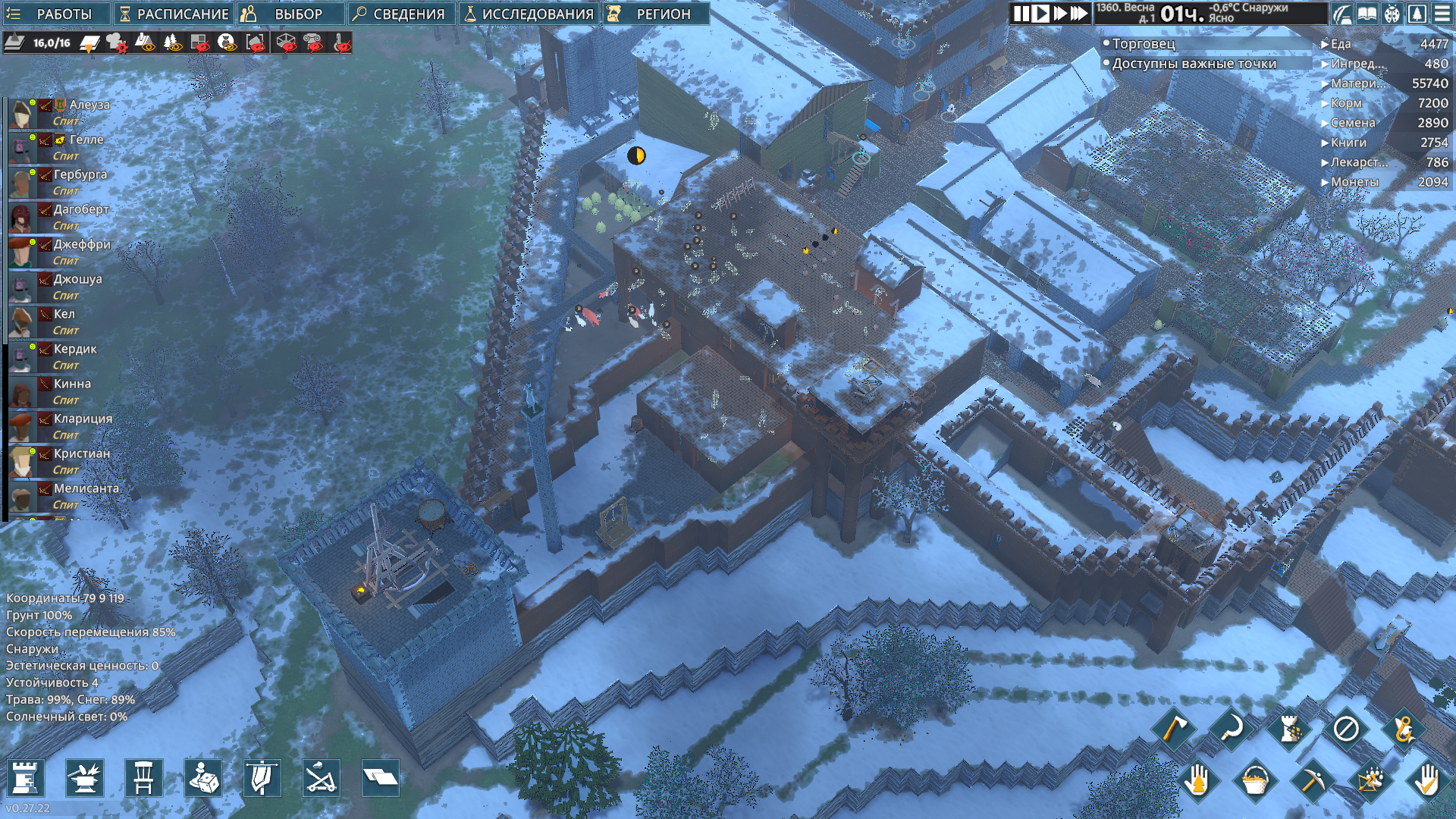The image size is (1456, 819).
Task: Pause the game with the pause button
Action: click(x=1021, y=14)
